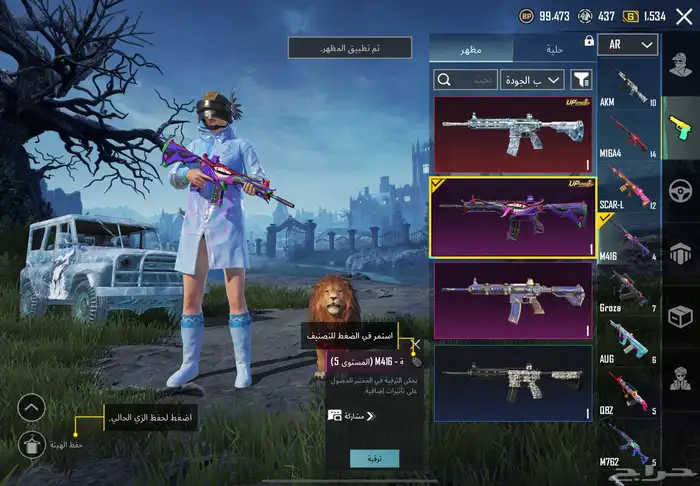Open the skin filter button
This screenshot has height=486, width=700.
(581, 79)
